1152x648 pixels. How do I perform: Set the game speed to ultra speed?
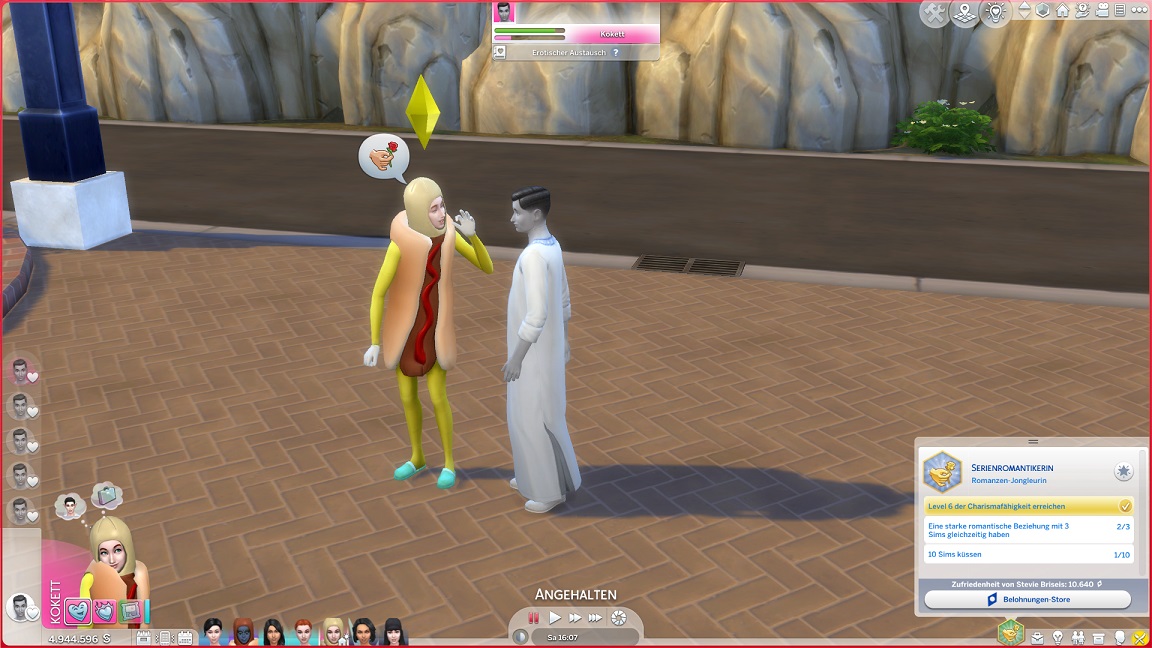[596, 618]
